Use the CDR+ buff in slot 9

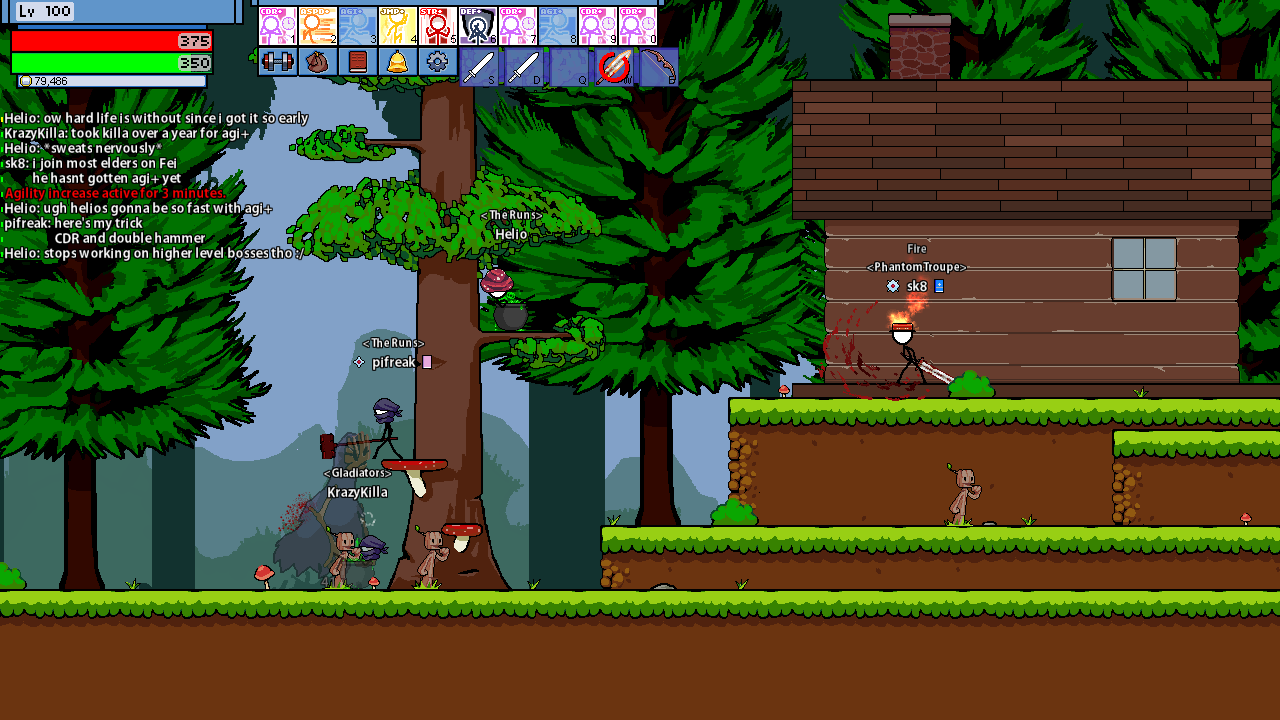pos(597,26)
